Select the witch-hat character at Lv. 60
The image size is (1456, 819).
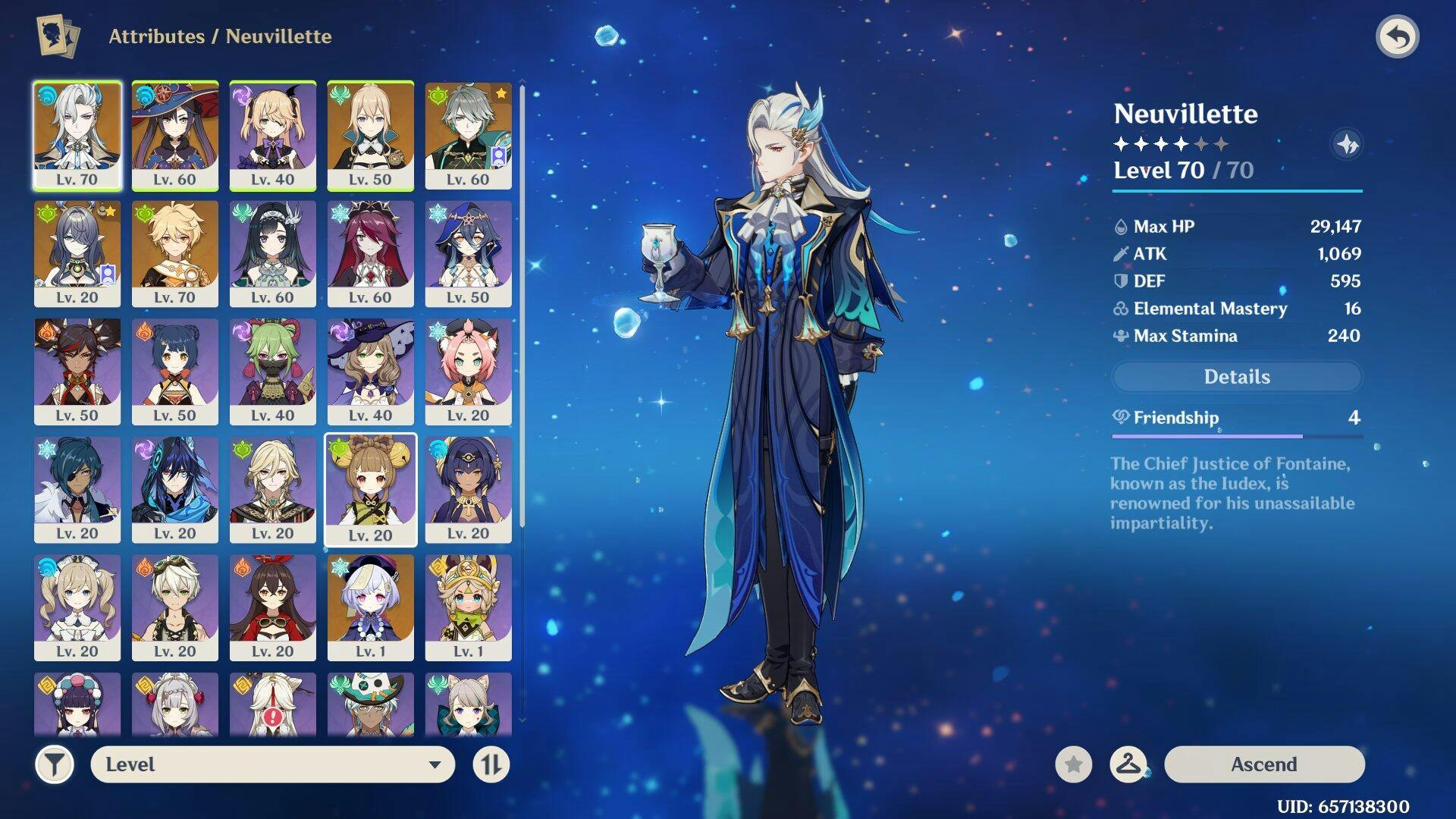(x=175, y=135)
